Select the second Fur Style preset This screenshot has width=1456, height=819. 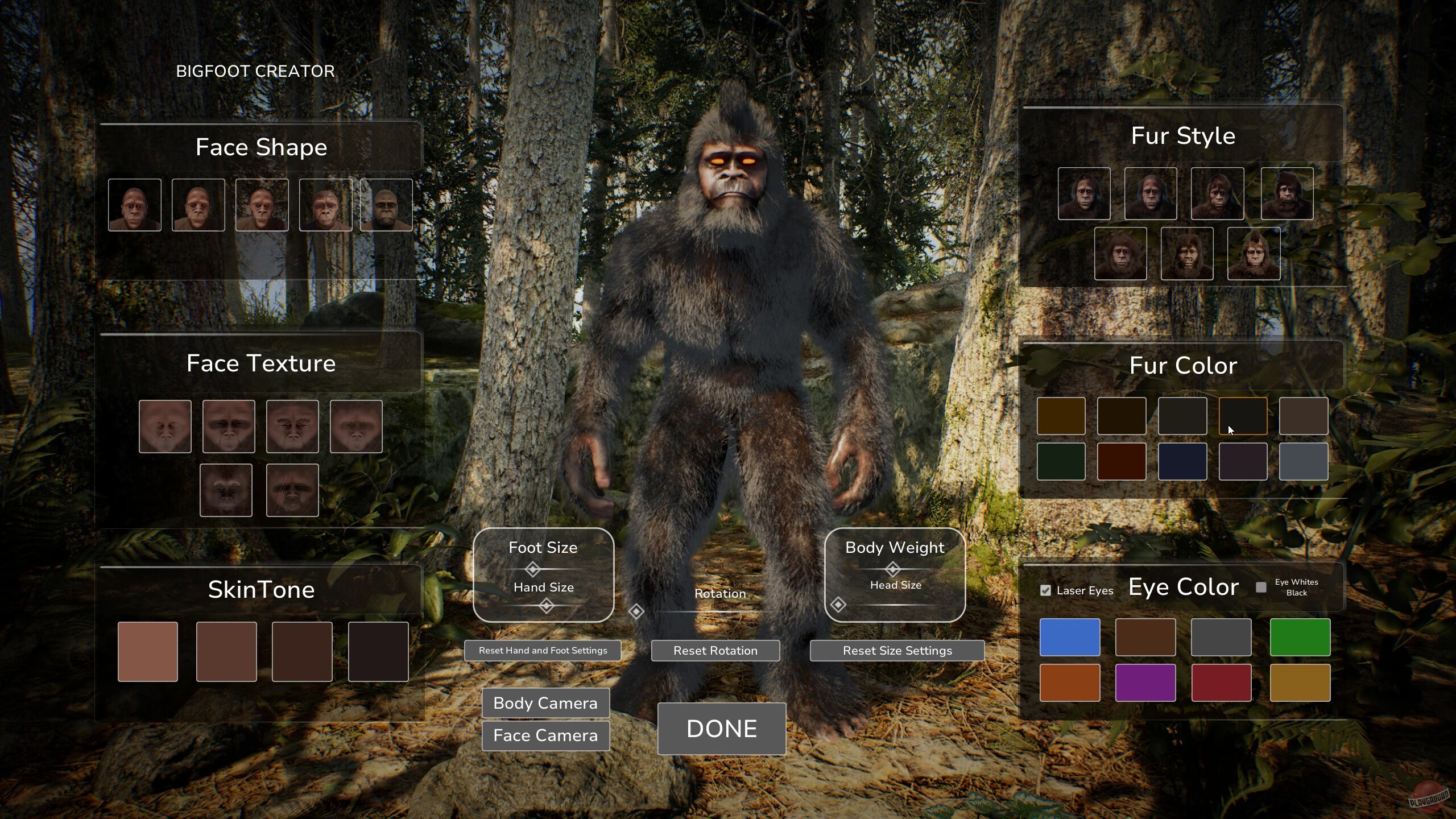1151,194
